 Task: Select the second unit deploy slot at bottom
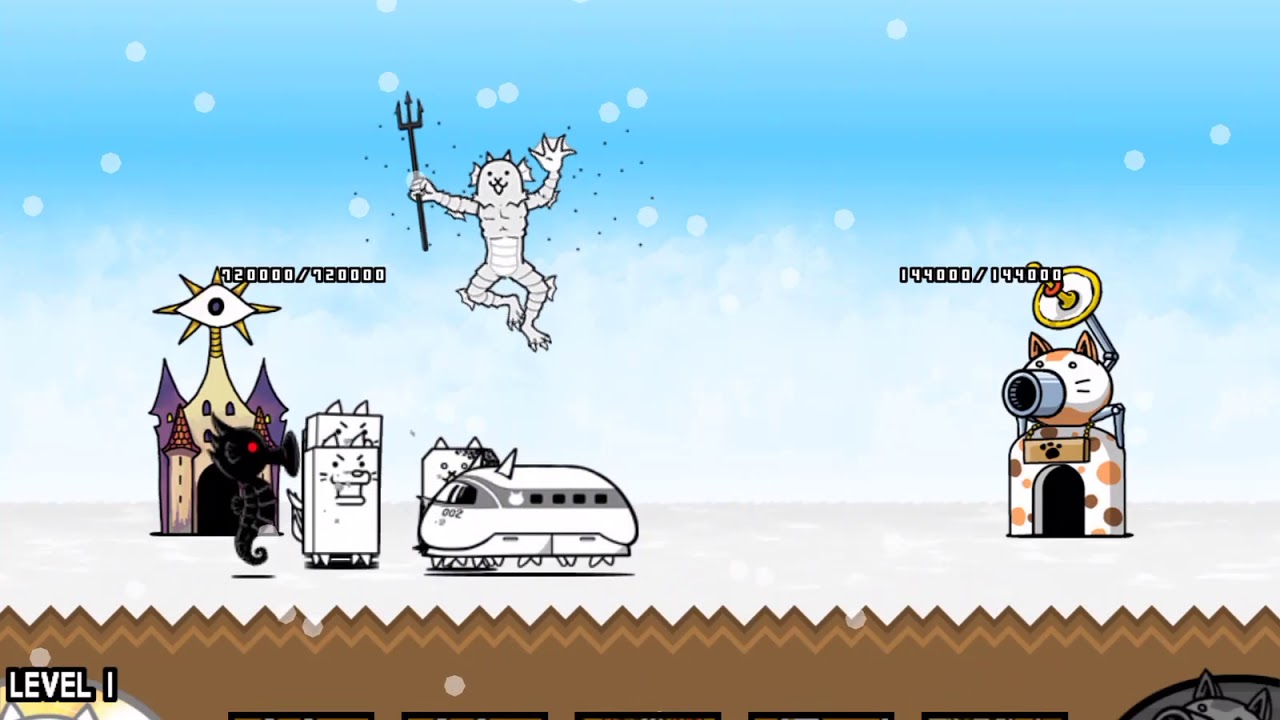pos(474,712)
